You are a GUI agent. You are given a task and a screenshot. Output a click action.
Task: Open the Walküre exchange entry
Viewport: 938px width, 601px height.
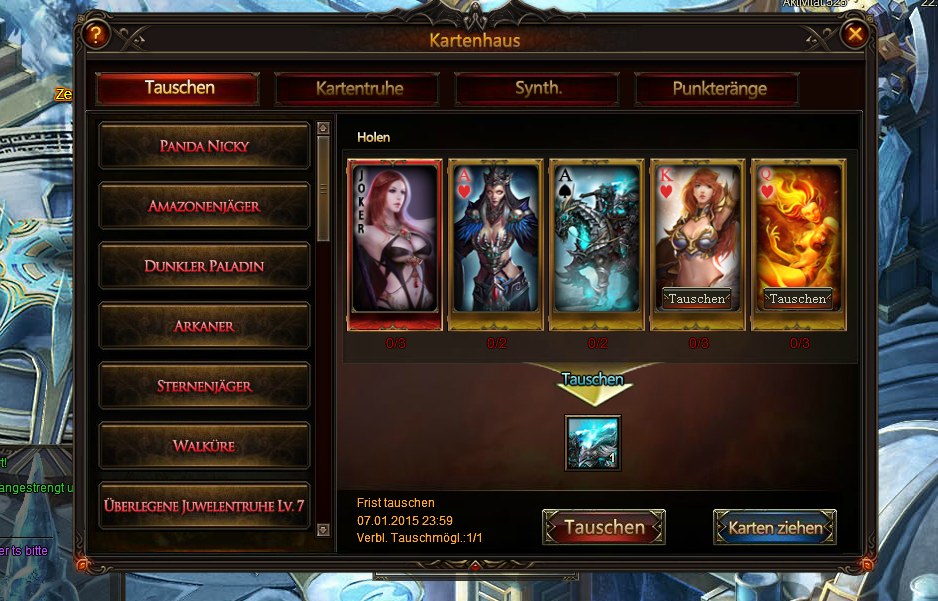(x=205, y=446)
